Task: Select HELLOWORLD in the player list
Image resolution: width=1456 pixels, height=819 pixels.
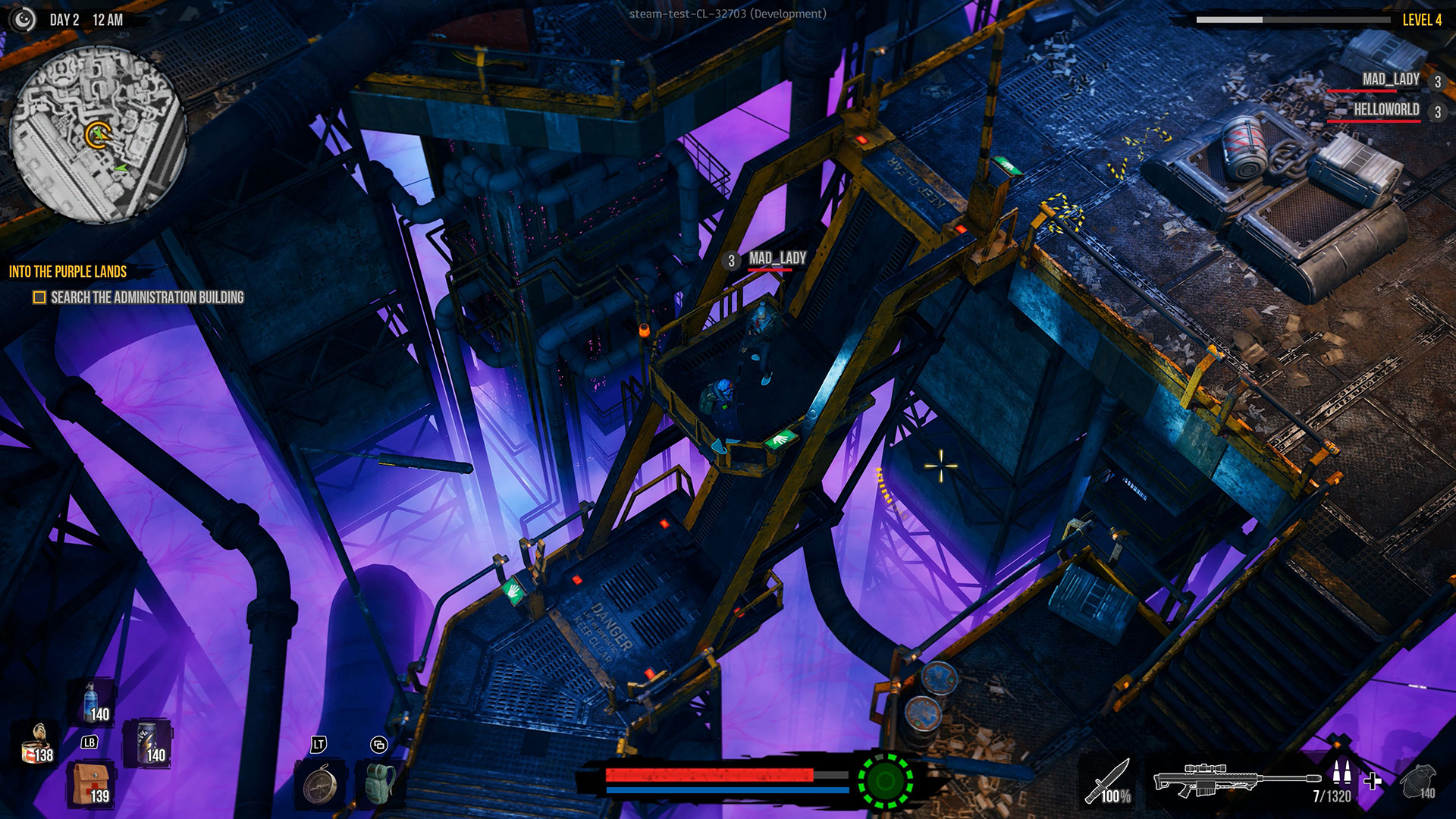Action: tap(1386, 110)
